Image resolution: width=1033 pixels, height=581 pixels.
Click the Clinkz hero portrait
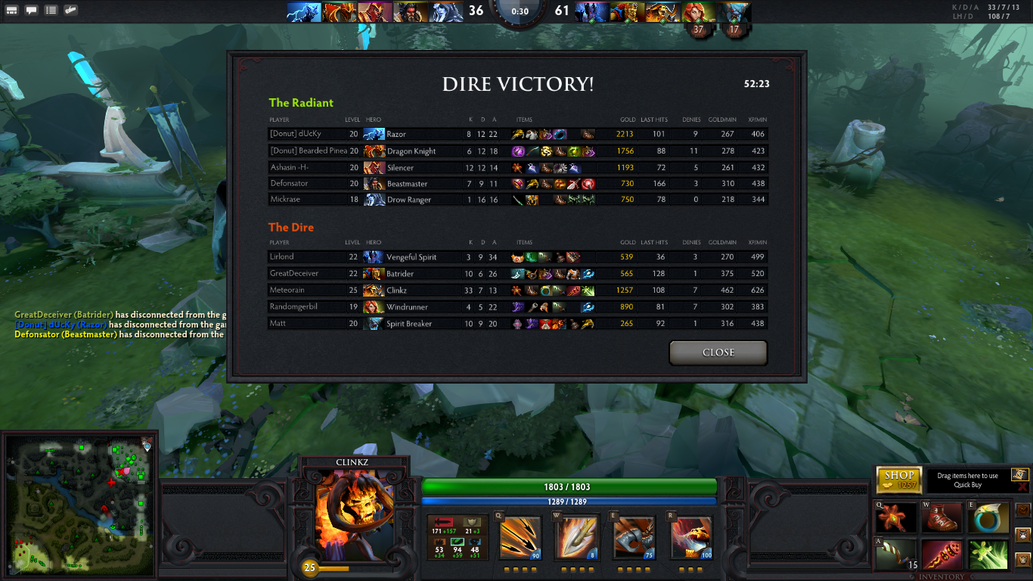point(353,517)
